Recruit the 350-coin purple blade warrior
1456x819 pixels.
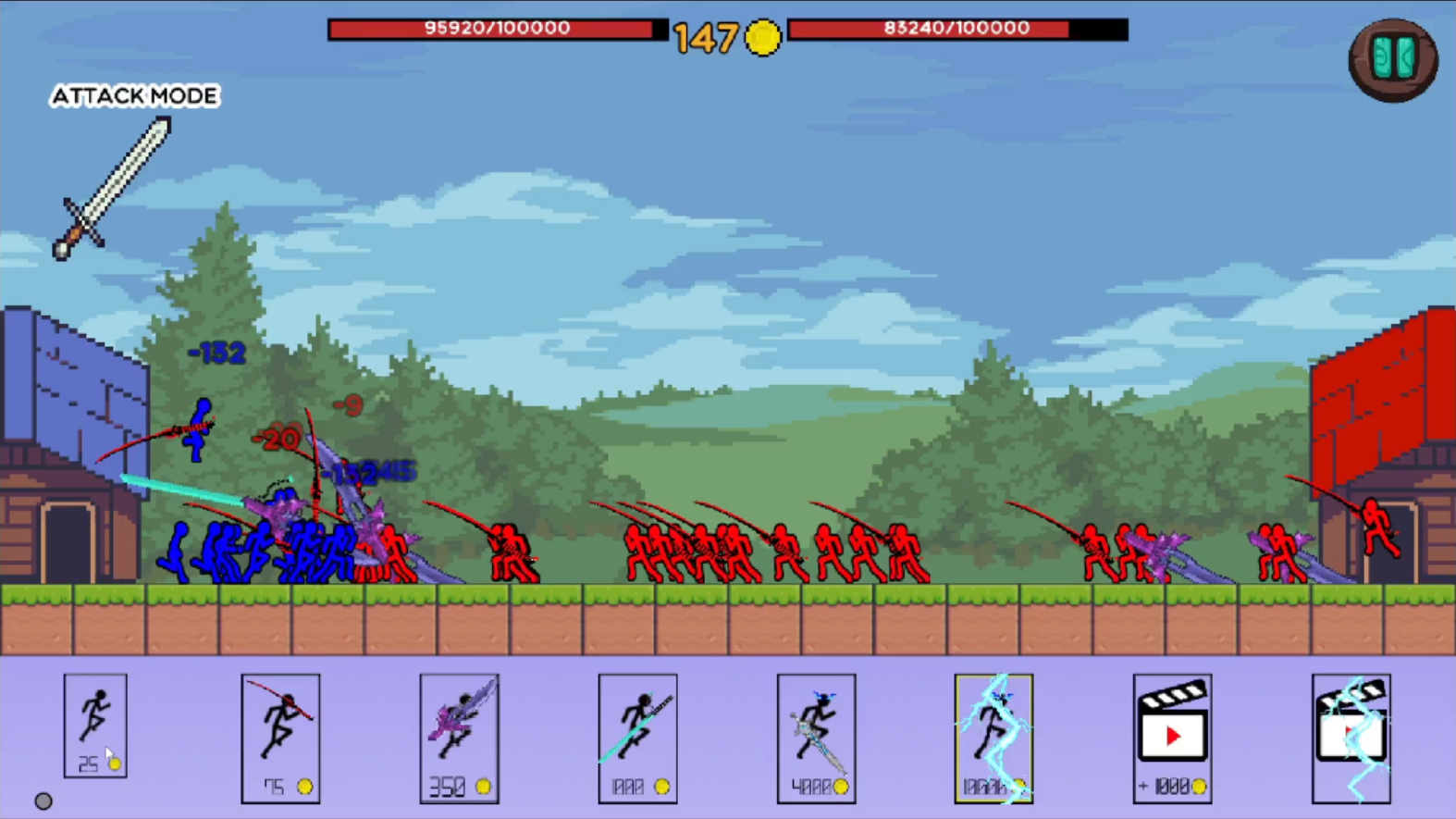tap(460, 736)
